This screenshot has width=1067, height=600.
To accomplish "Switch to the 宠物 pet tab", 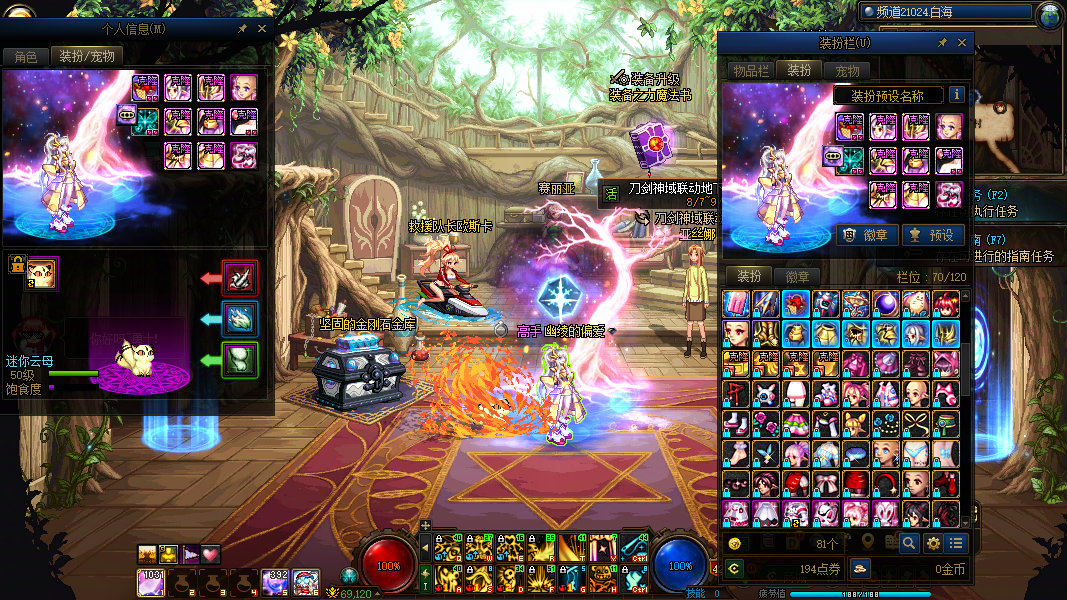I will (847, 70).
